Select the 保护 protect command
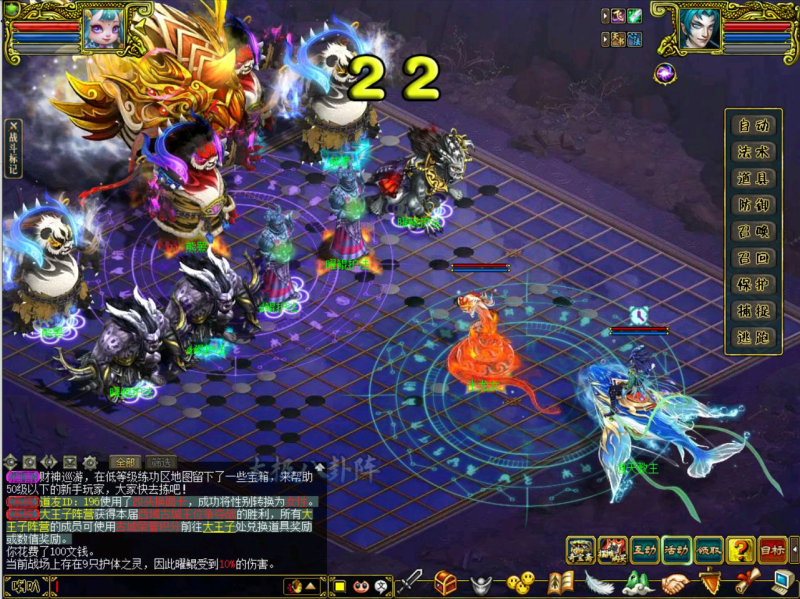800x599 pixels. coord(753,284)
